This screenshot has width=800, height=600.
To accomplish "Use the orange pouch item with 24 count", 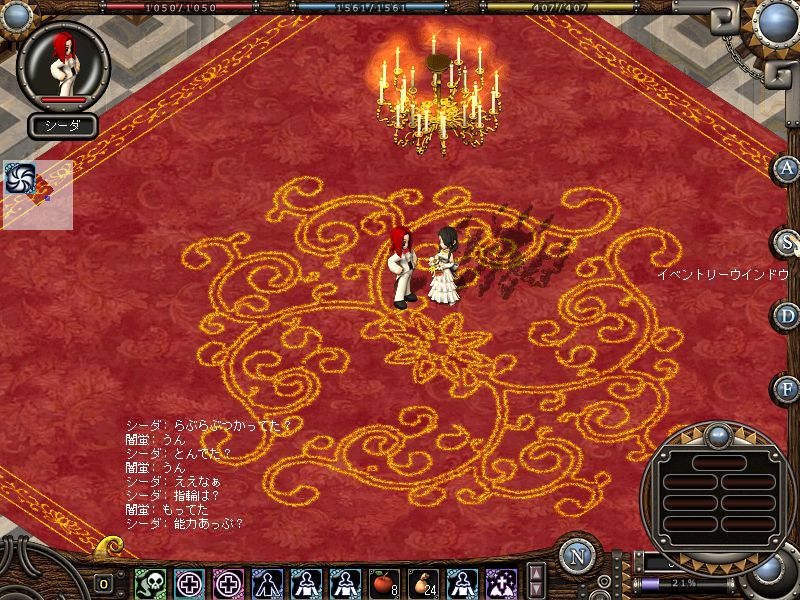I will click(x=422, y=583).
